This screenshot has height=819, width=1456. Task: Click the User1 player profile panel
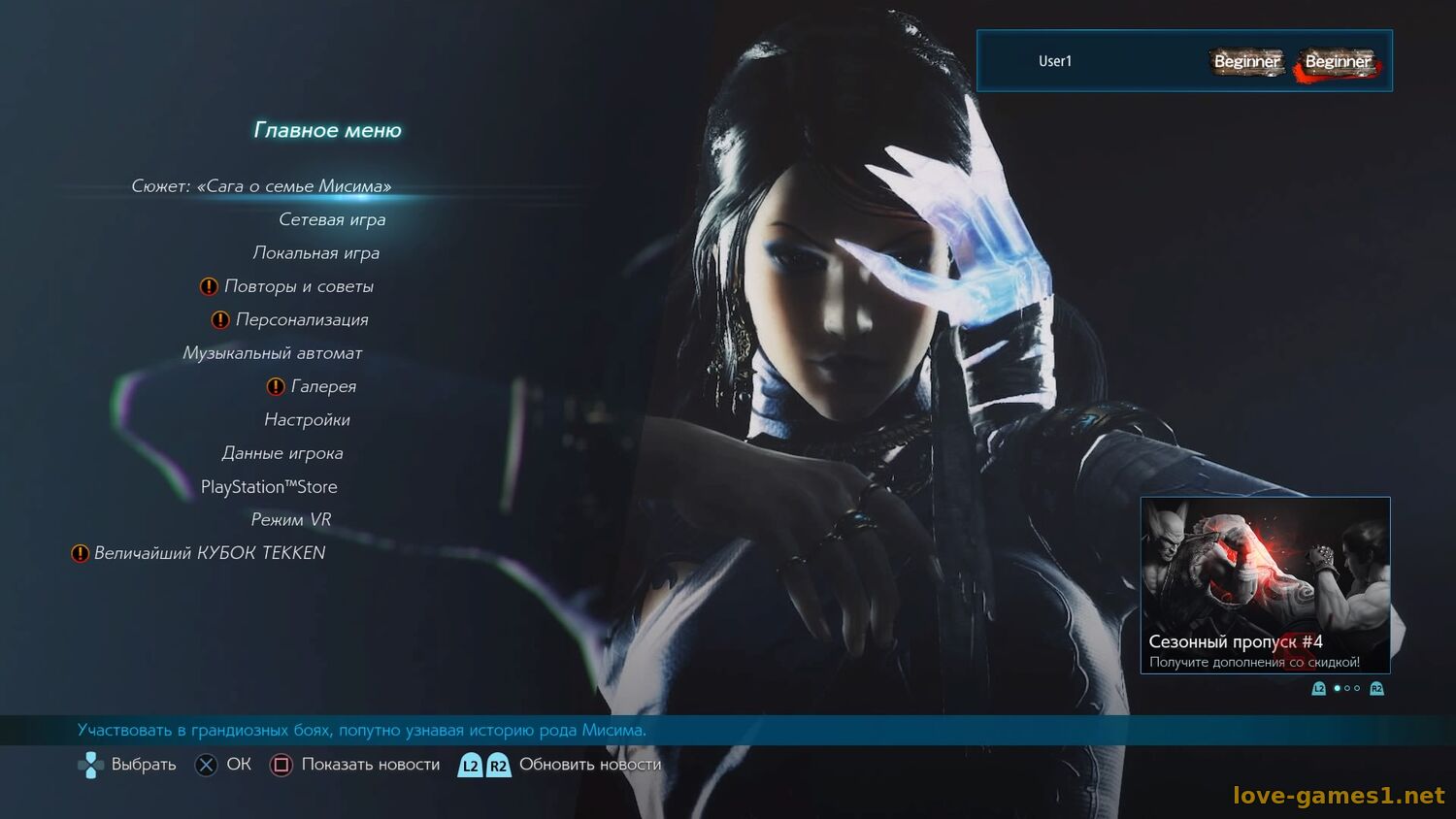click(1184, 61)
